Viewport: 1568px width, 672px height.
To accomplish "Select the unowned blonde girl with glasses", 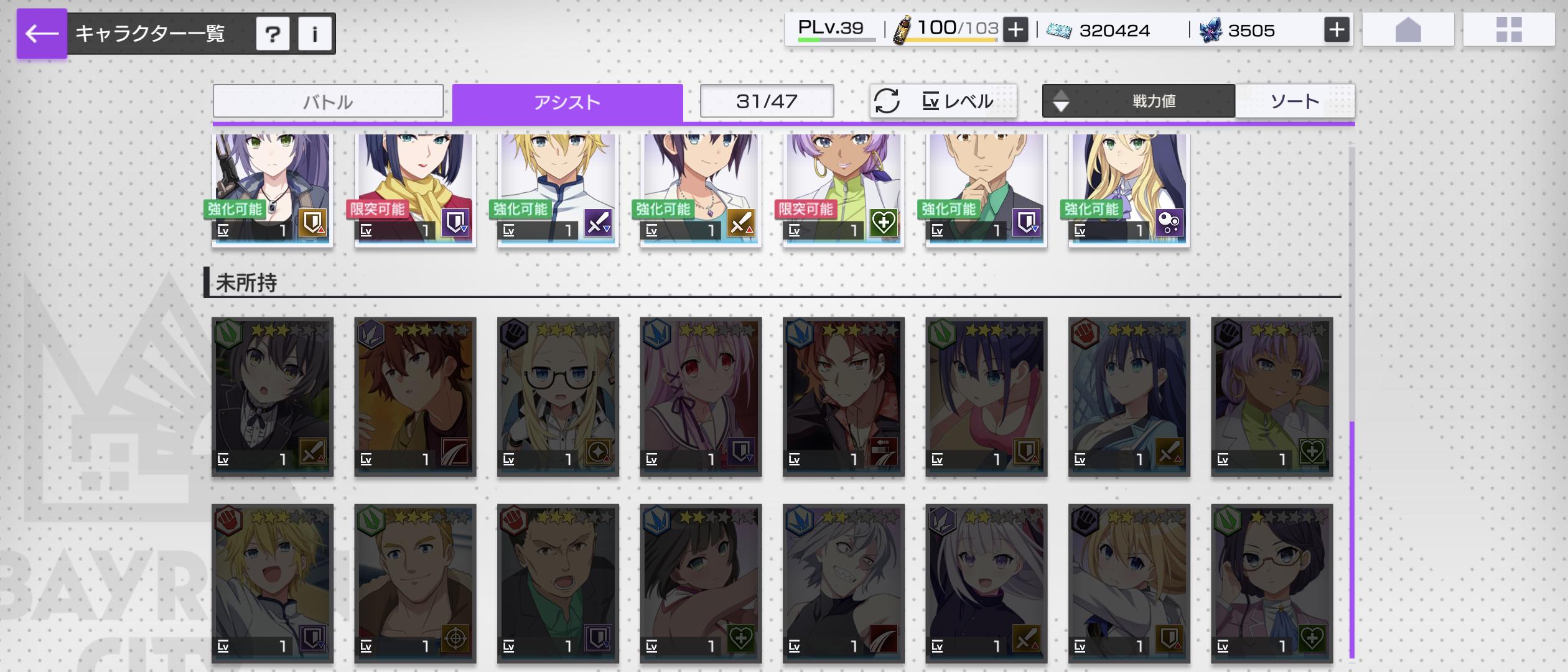I will coord(558,396).
